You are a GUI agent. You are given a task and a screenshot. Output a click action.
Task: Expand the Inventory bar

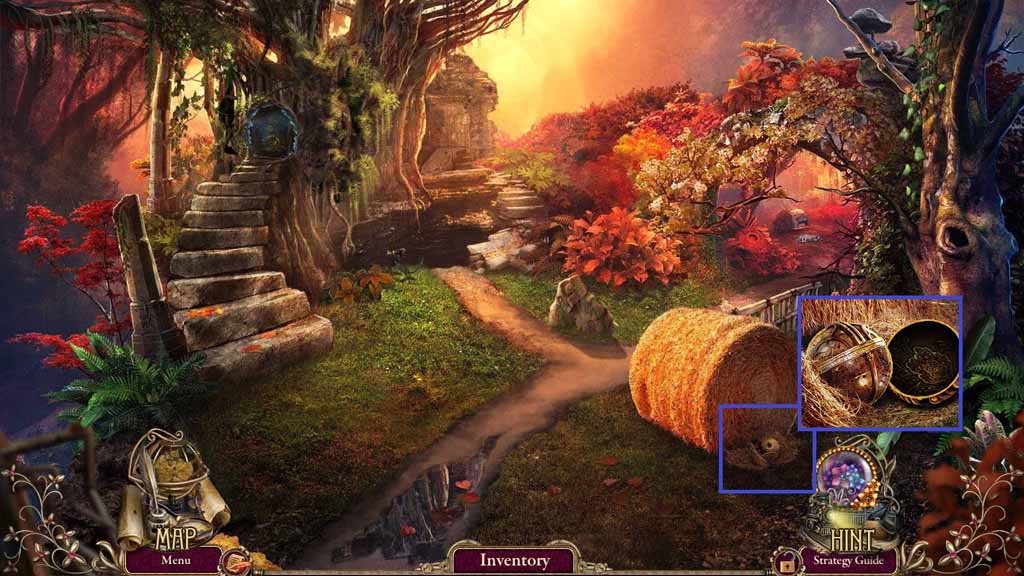click(x=514, y=560)
